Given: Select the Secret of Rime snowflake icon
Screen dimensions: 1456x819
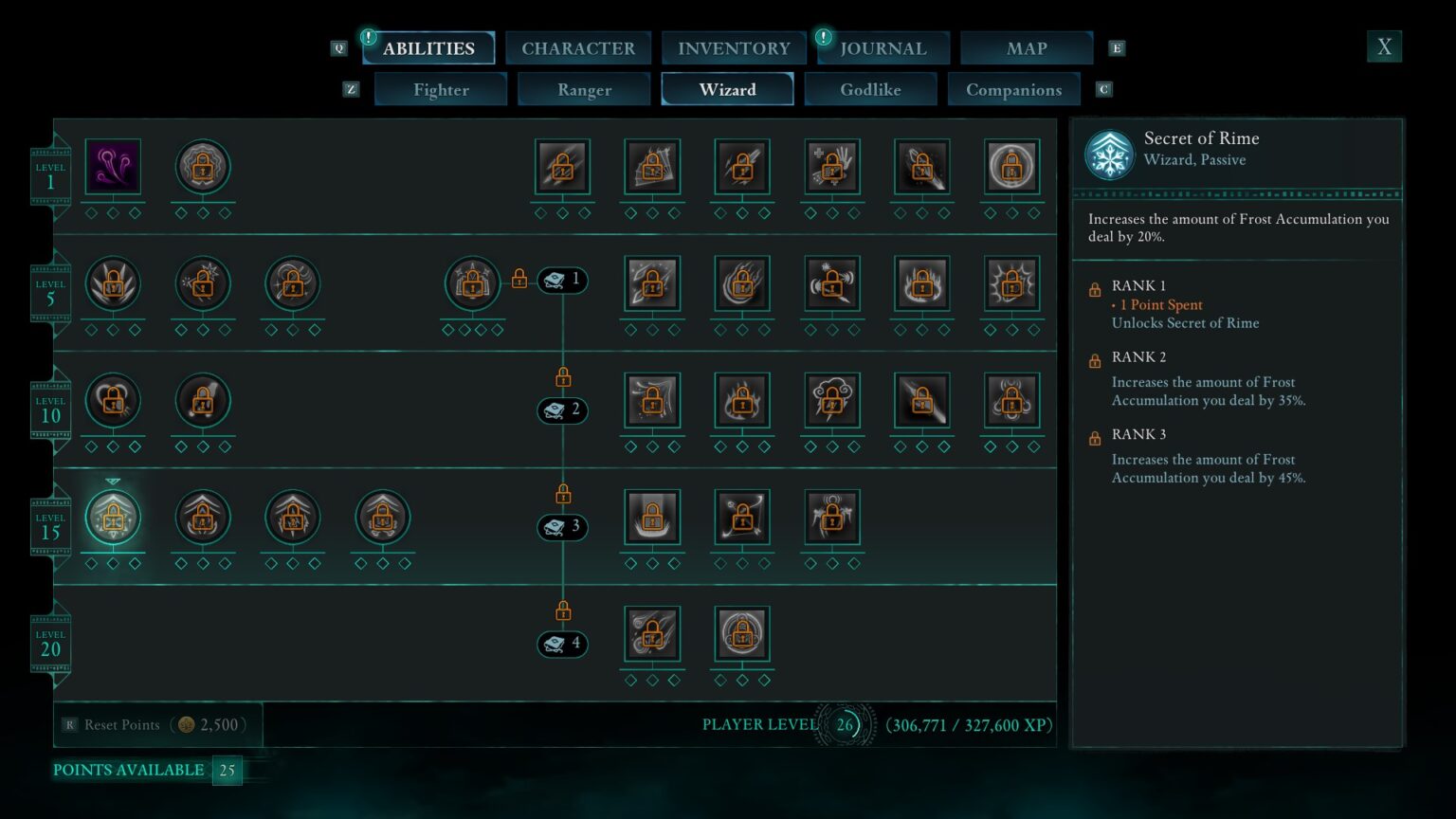Looking at the screenshot, I should pos(1107,155).
